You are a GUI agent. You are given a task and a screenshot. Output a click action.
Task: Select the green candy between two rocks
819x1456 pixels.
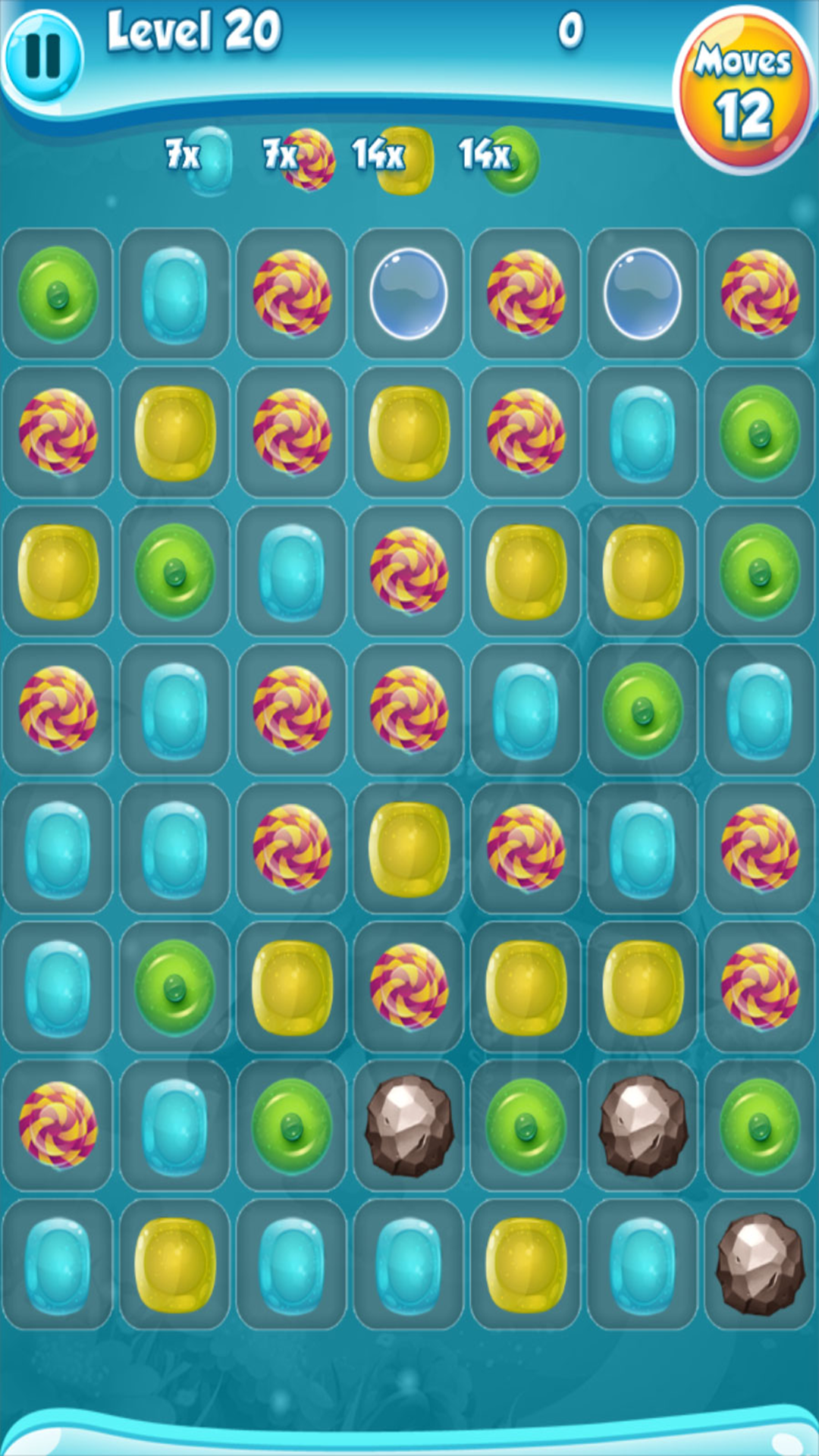526,1126
